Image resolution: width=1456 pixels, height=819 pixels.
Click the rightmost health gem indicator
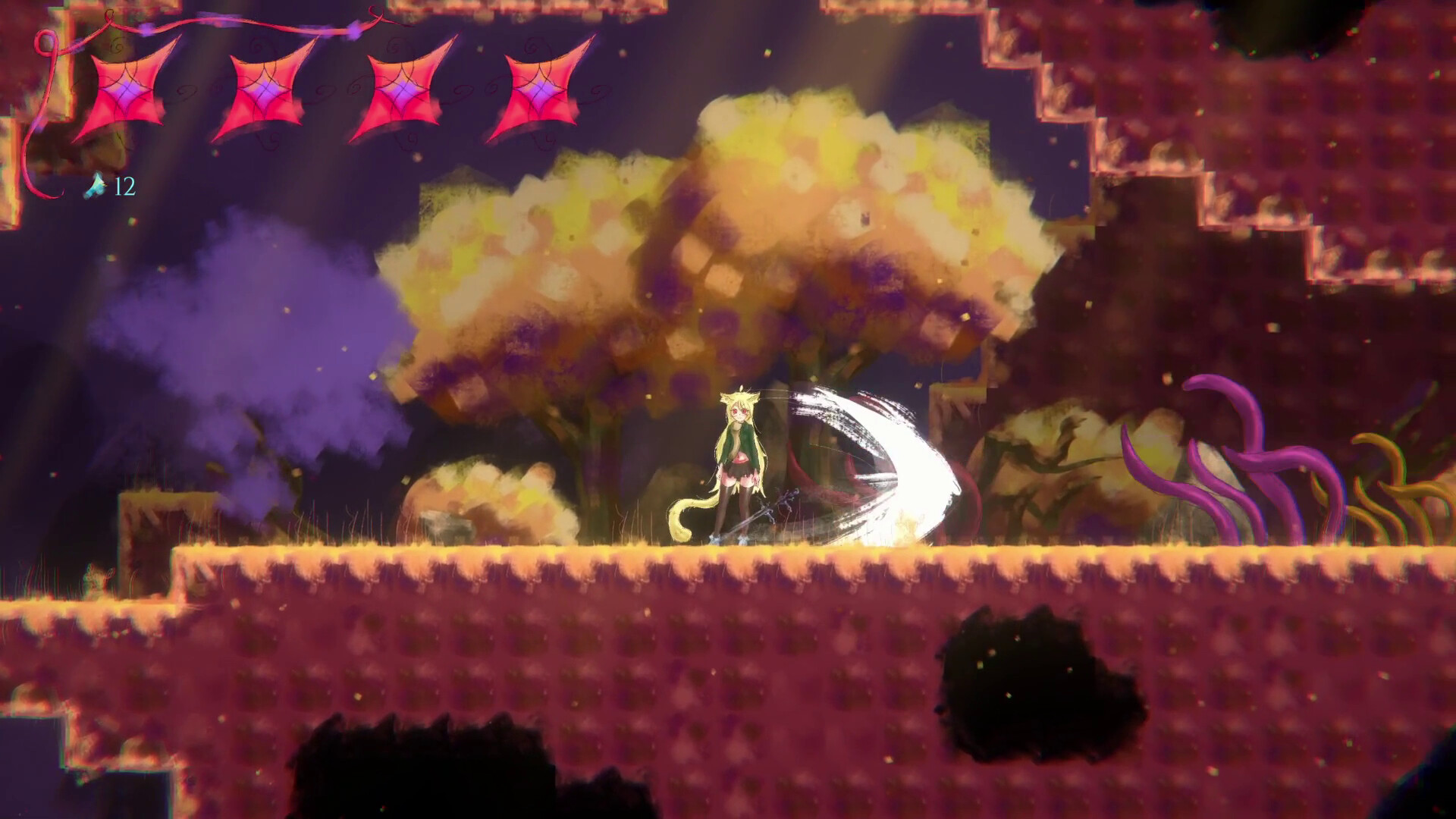pos(538,91)
